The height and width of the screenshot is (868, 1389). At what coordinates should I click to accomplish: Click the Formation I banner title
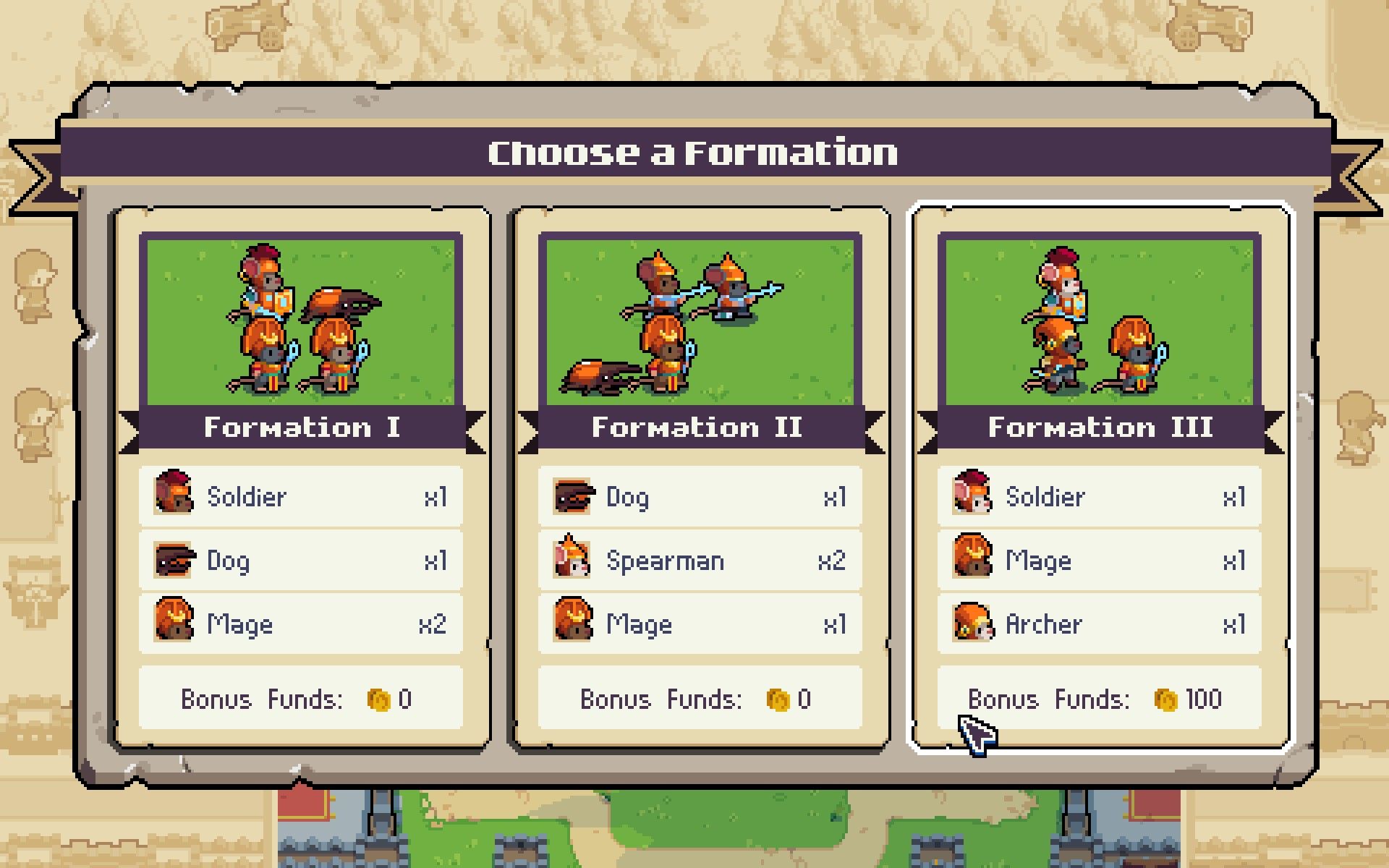pyautogui.click(x=302, y=427)
